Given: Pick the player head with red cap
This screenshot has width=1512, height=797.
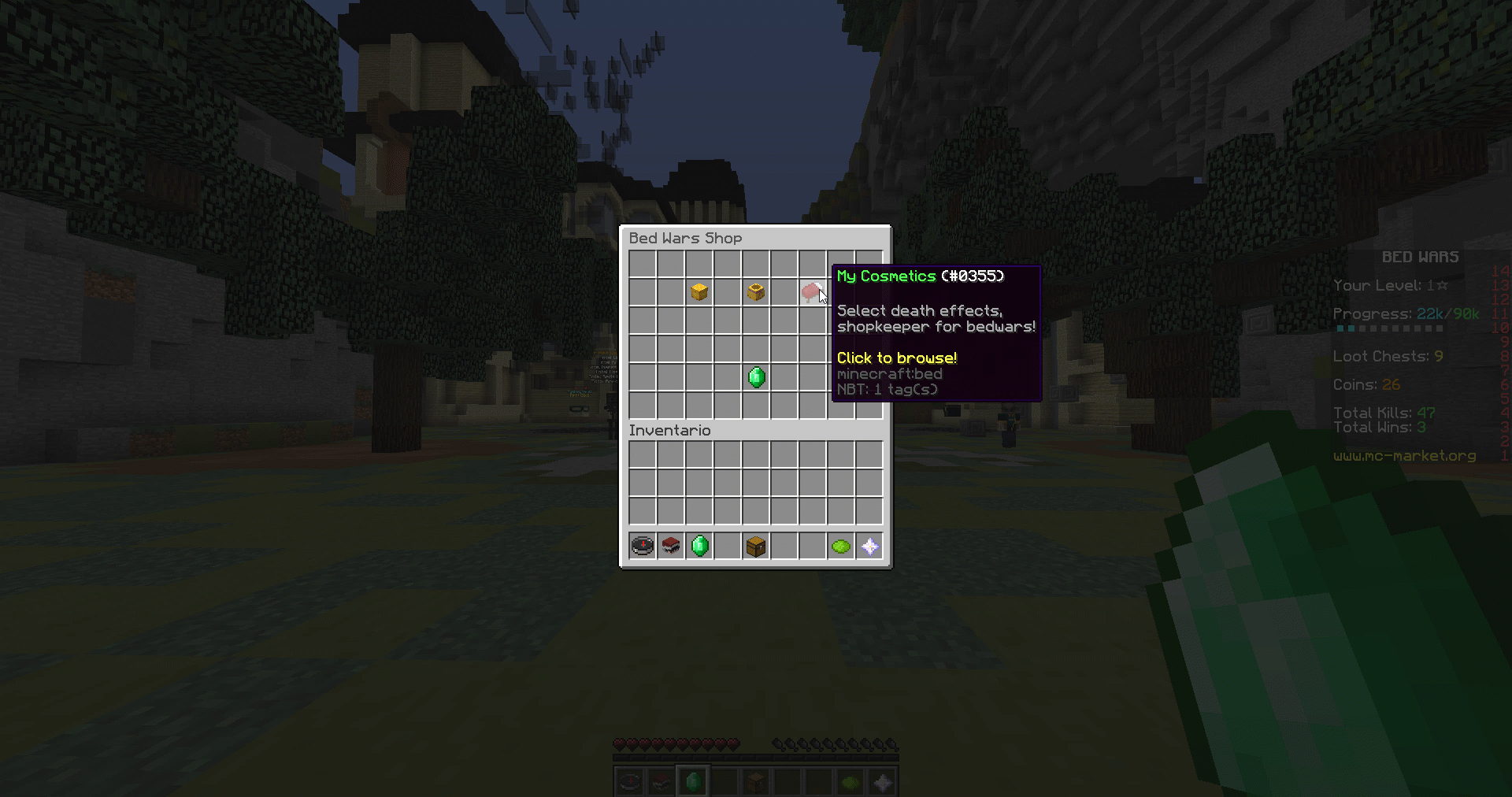Looking at the screenshot, I should coord(671,546).
